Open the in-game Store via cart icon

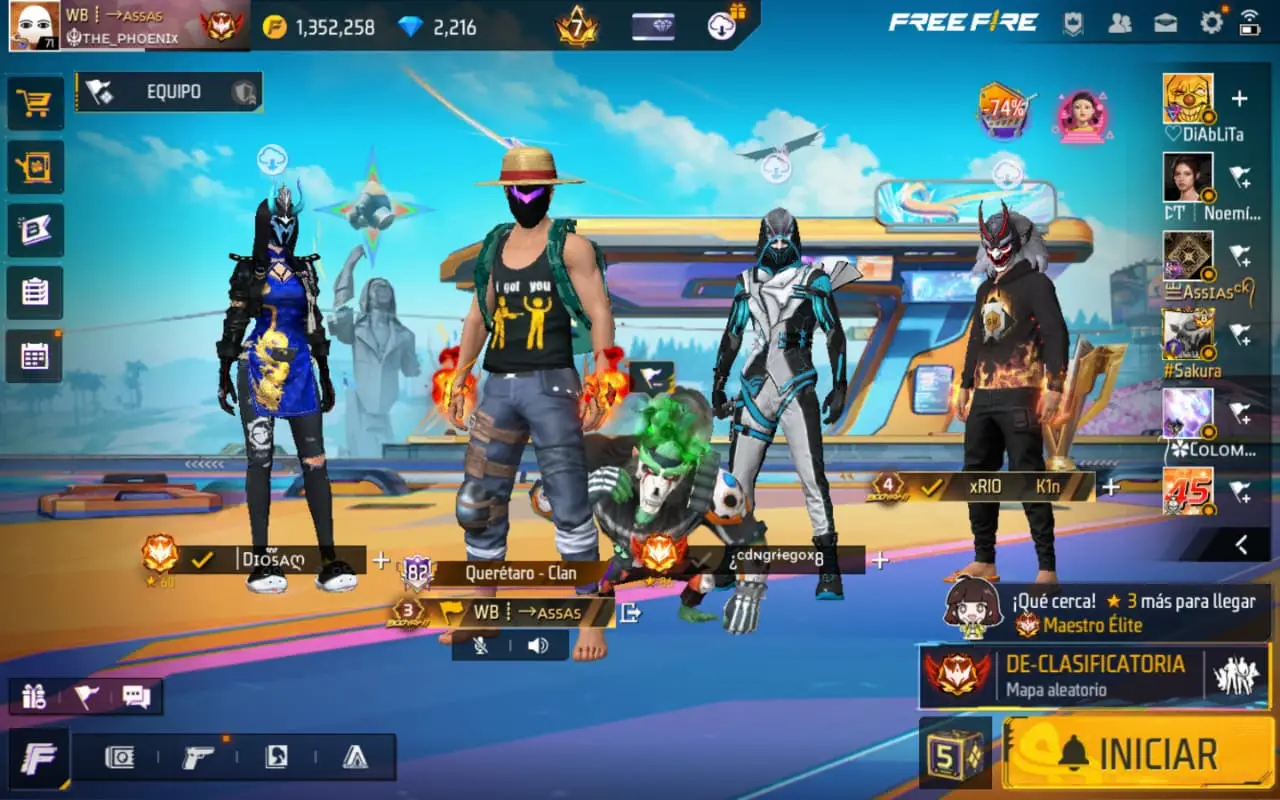[x=35, y=104]
